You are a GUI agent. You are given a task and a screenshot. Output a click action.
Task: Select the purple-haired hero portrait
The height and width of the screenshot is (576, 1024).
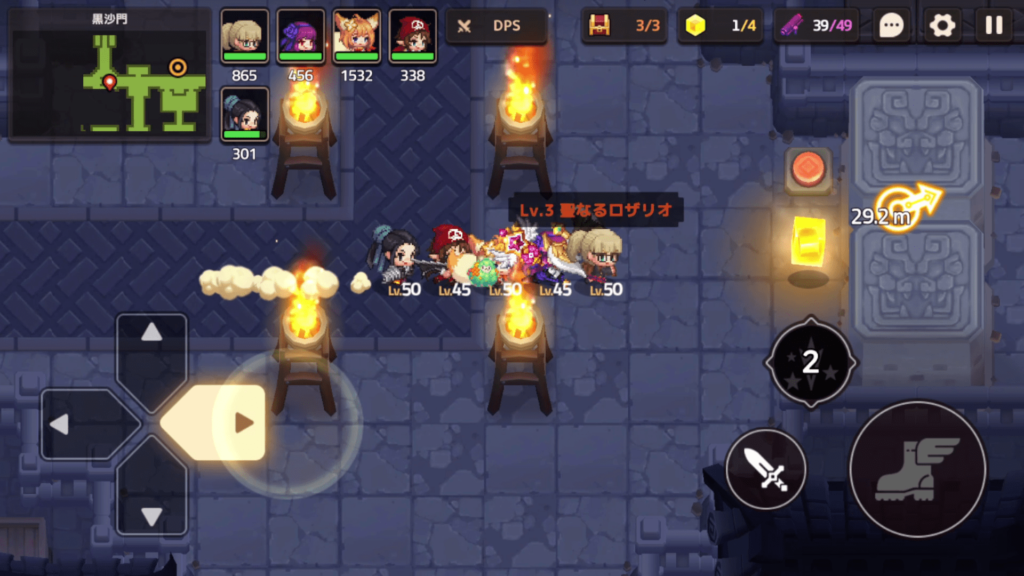tap(300, 37)
